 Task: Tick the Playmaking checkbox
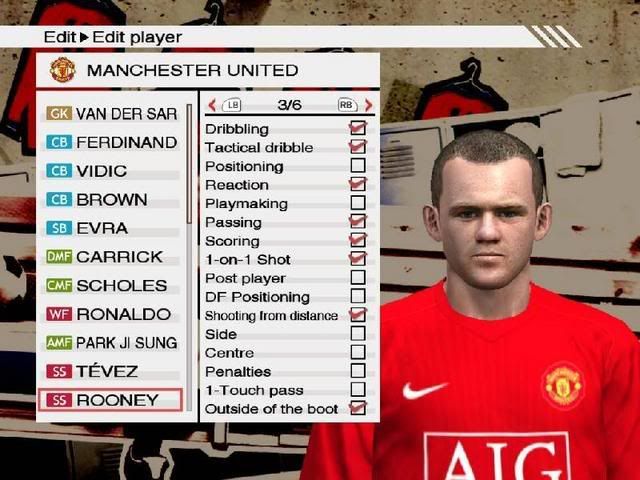tap(357, 203)
